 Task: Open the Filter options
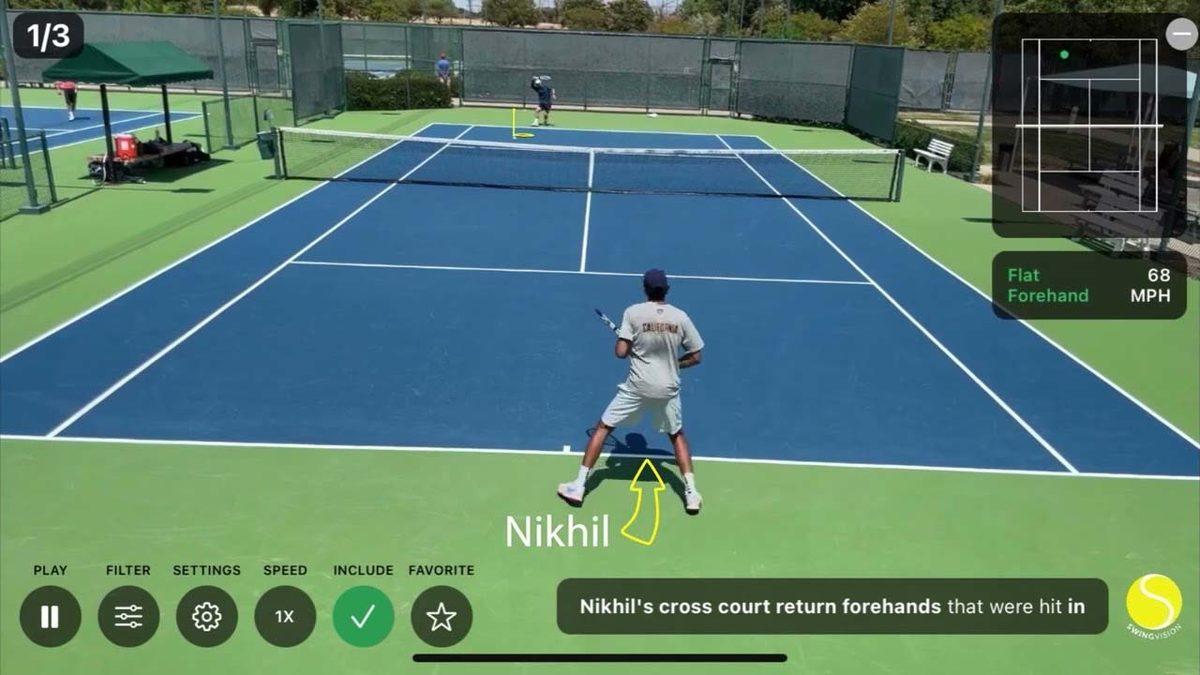[x=128, y=616]
